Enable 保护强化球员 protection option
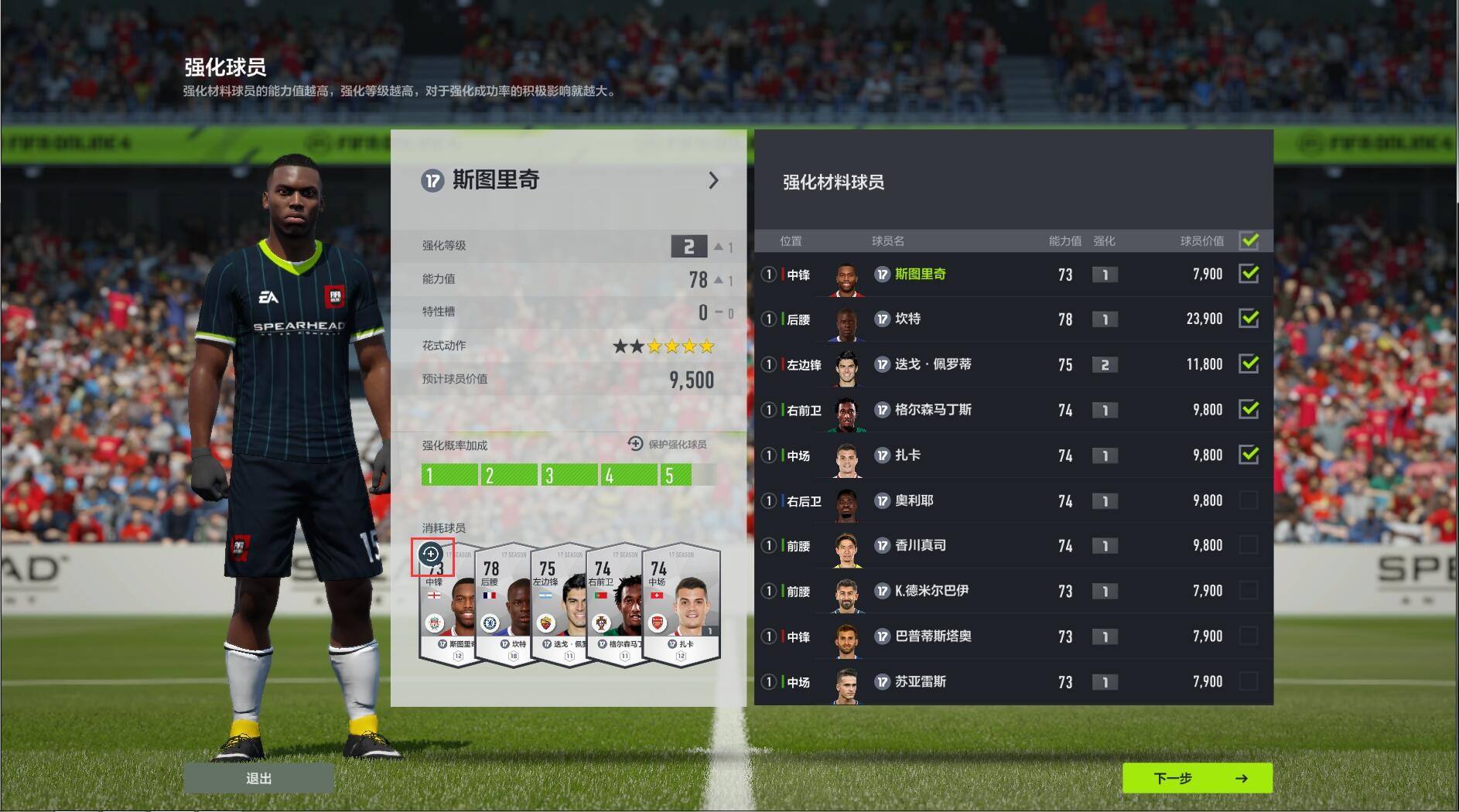The width and height of the screenshot is (1459, 812). (667, 444)
